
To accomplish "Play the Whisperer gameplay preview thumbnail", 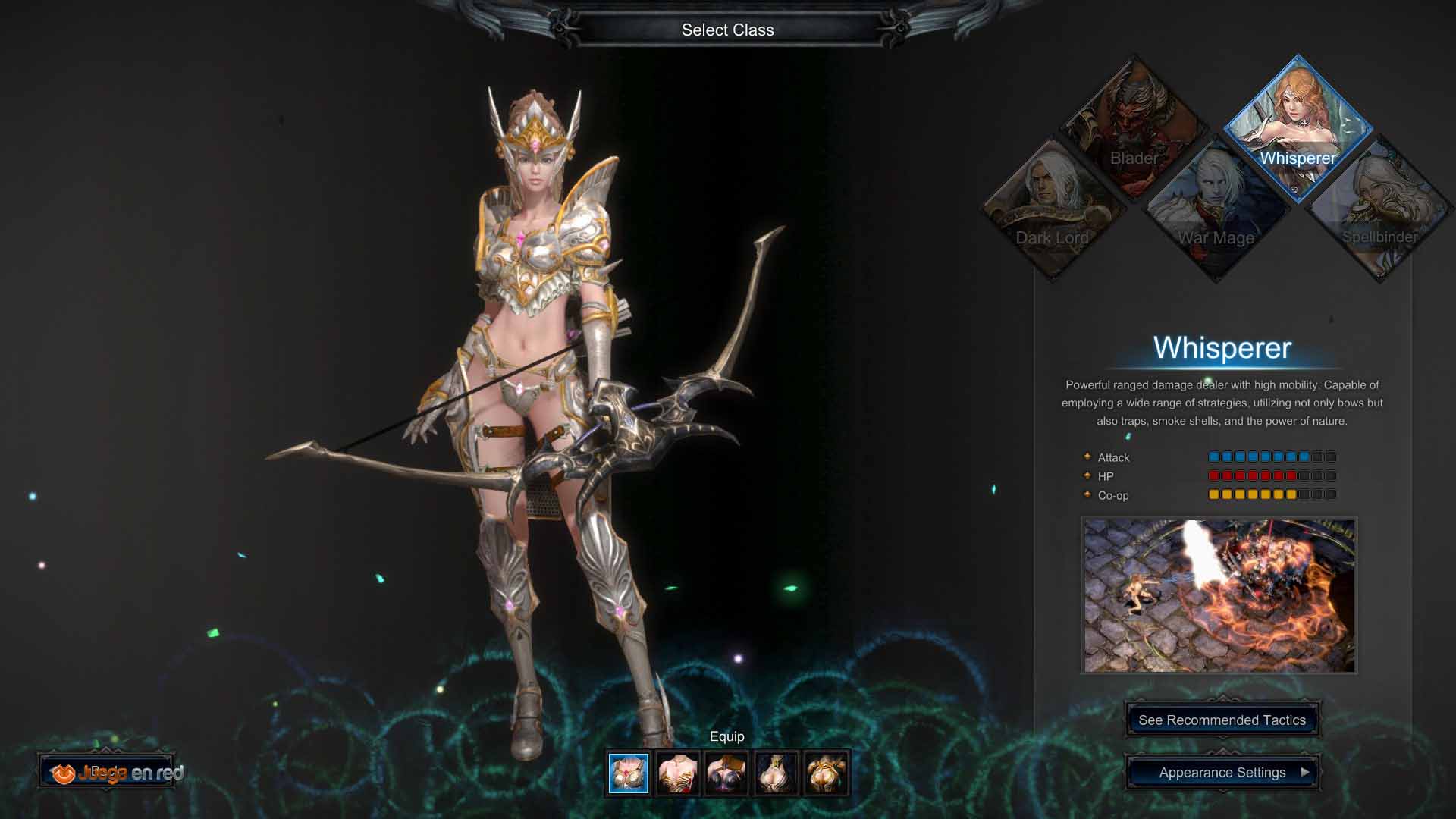I will [x=1219, y=595].
